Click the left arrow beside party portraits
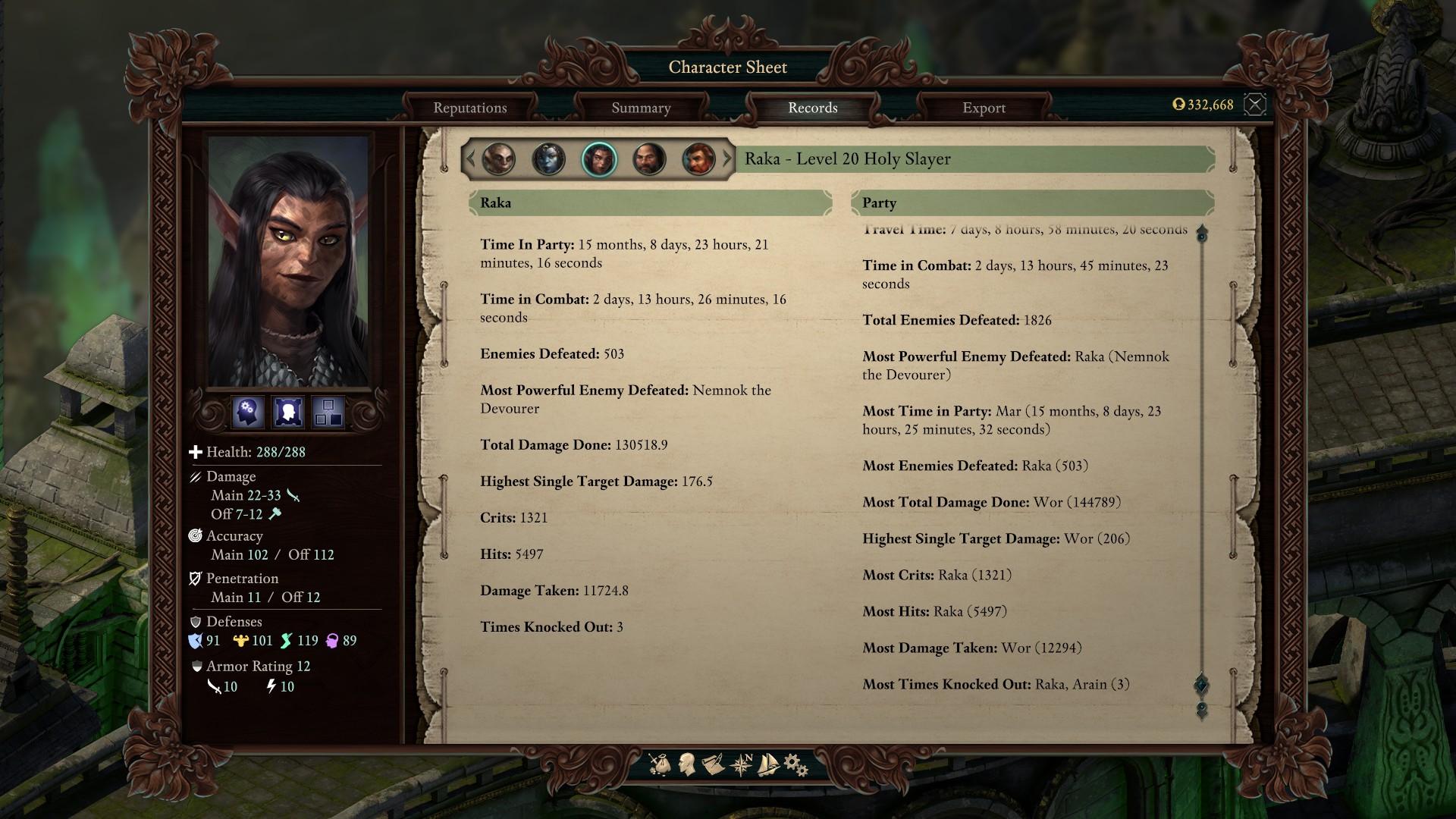This screenshot has height=819, width=1456. point(470,159)
